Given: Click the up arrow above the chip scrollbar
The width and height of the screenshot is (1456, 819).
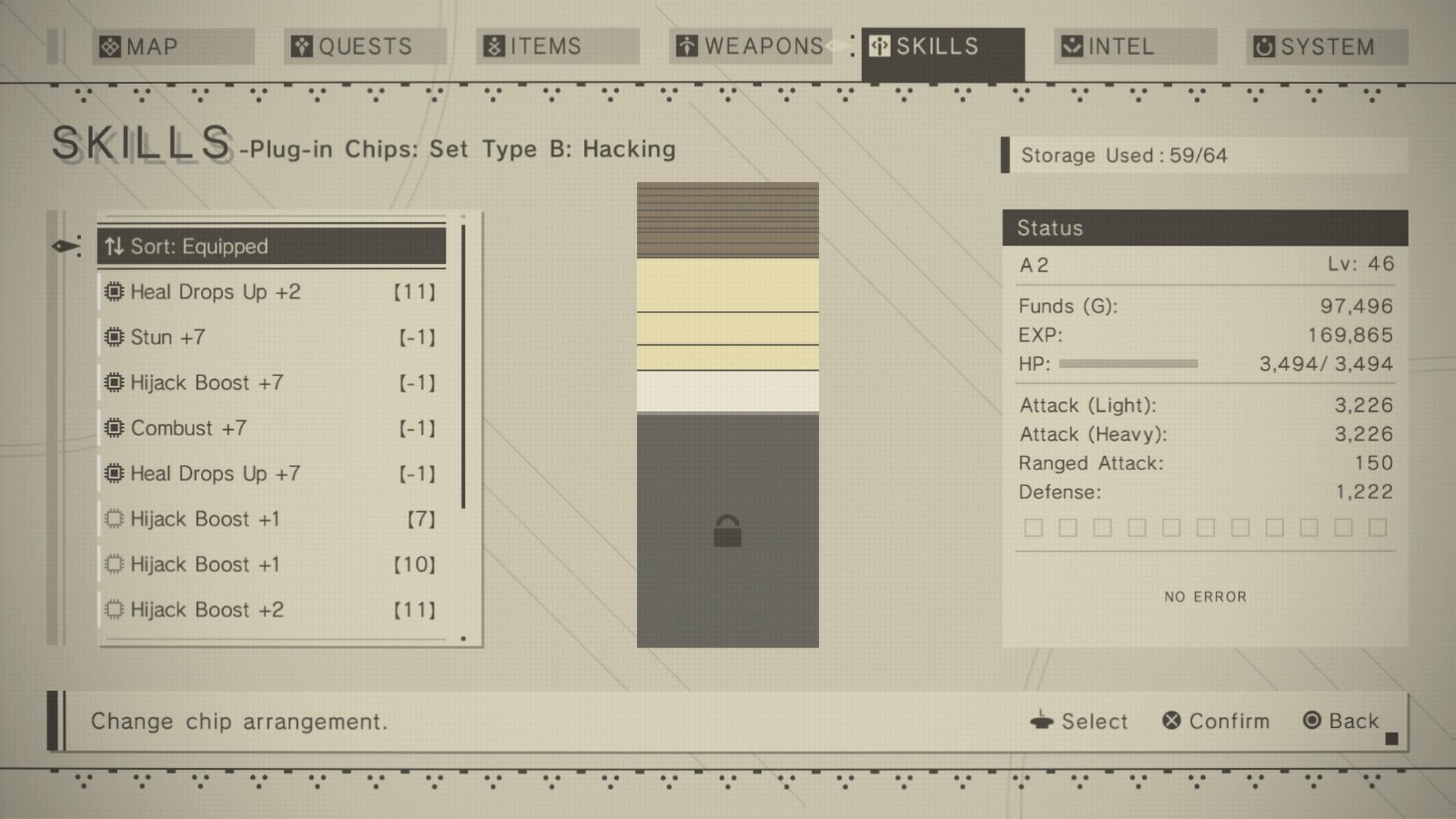Looking at the screenshot, I should click(x=463, y=218).
